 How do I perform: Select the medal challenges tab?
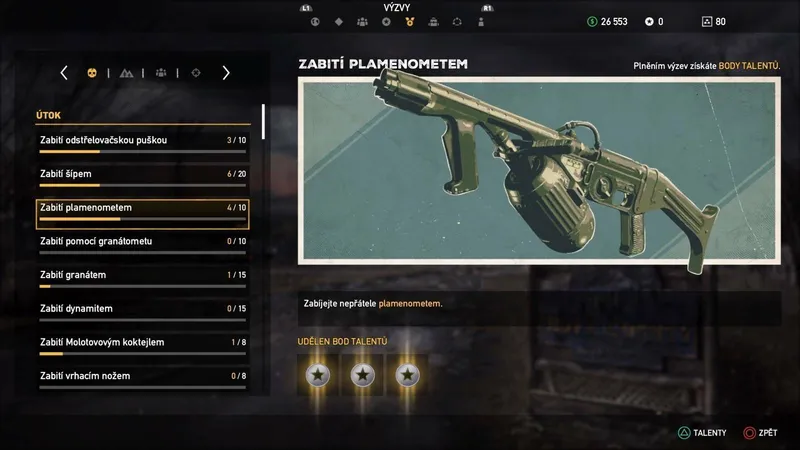(x=409, y=21)
